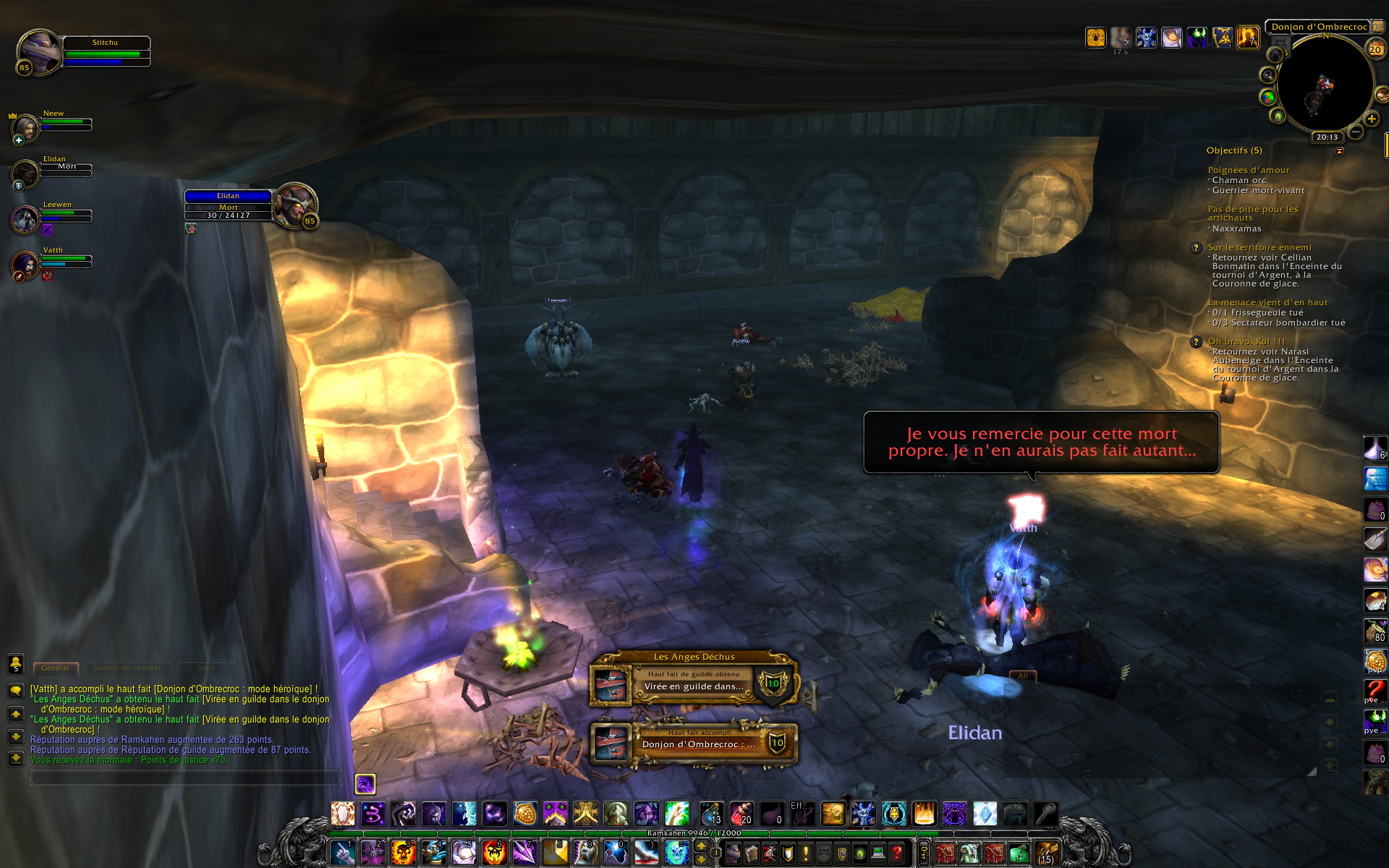This screenshot has width=1389, height=868.
Task: Use the flaming skull ability in slot 3
Action: 403,853
